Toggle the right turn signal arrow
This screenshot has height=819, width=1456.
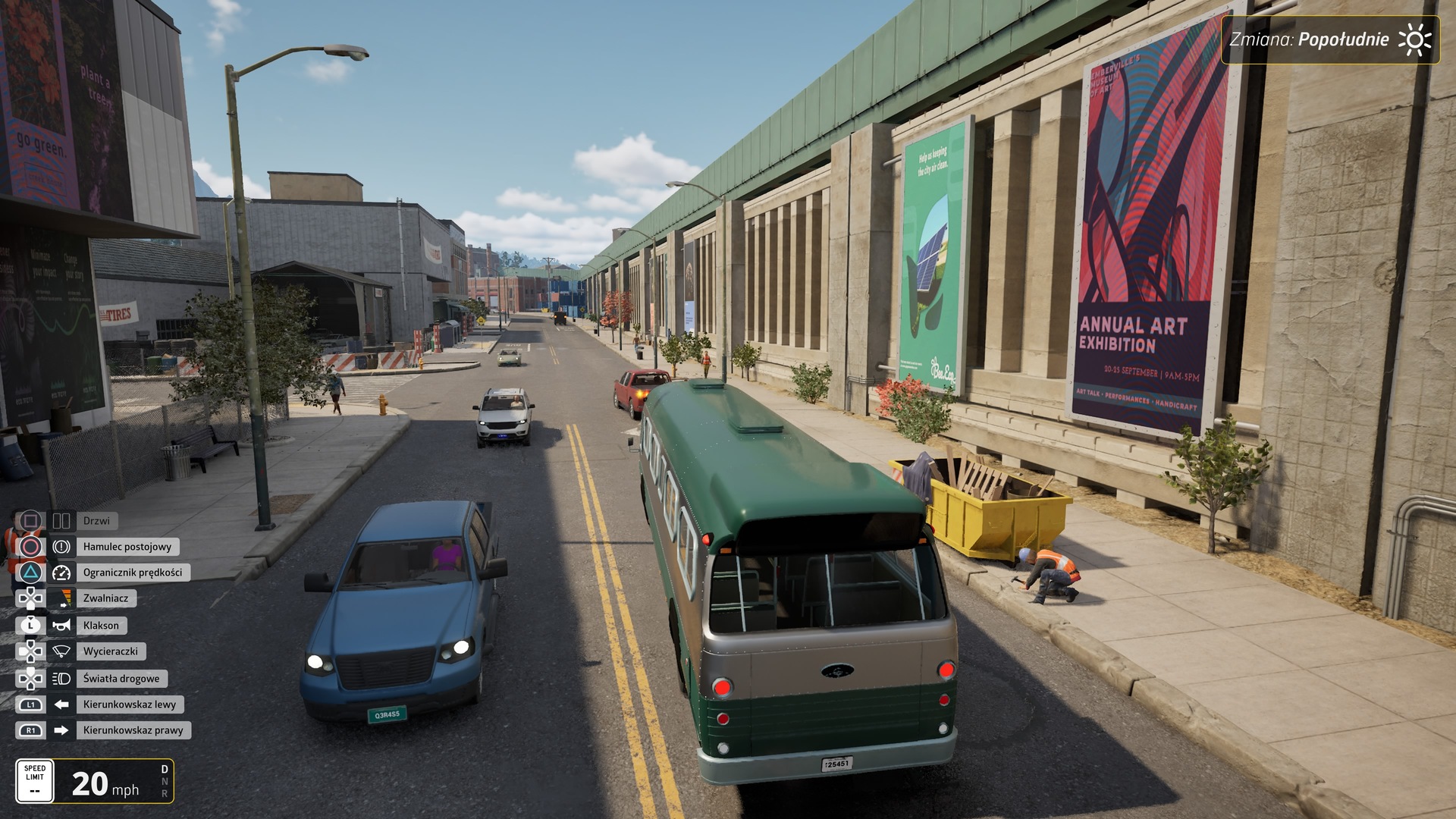[61, 730]
